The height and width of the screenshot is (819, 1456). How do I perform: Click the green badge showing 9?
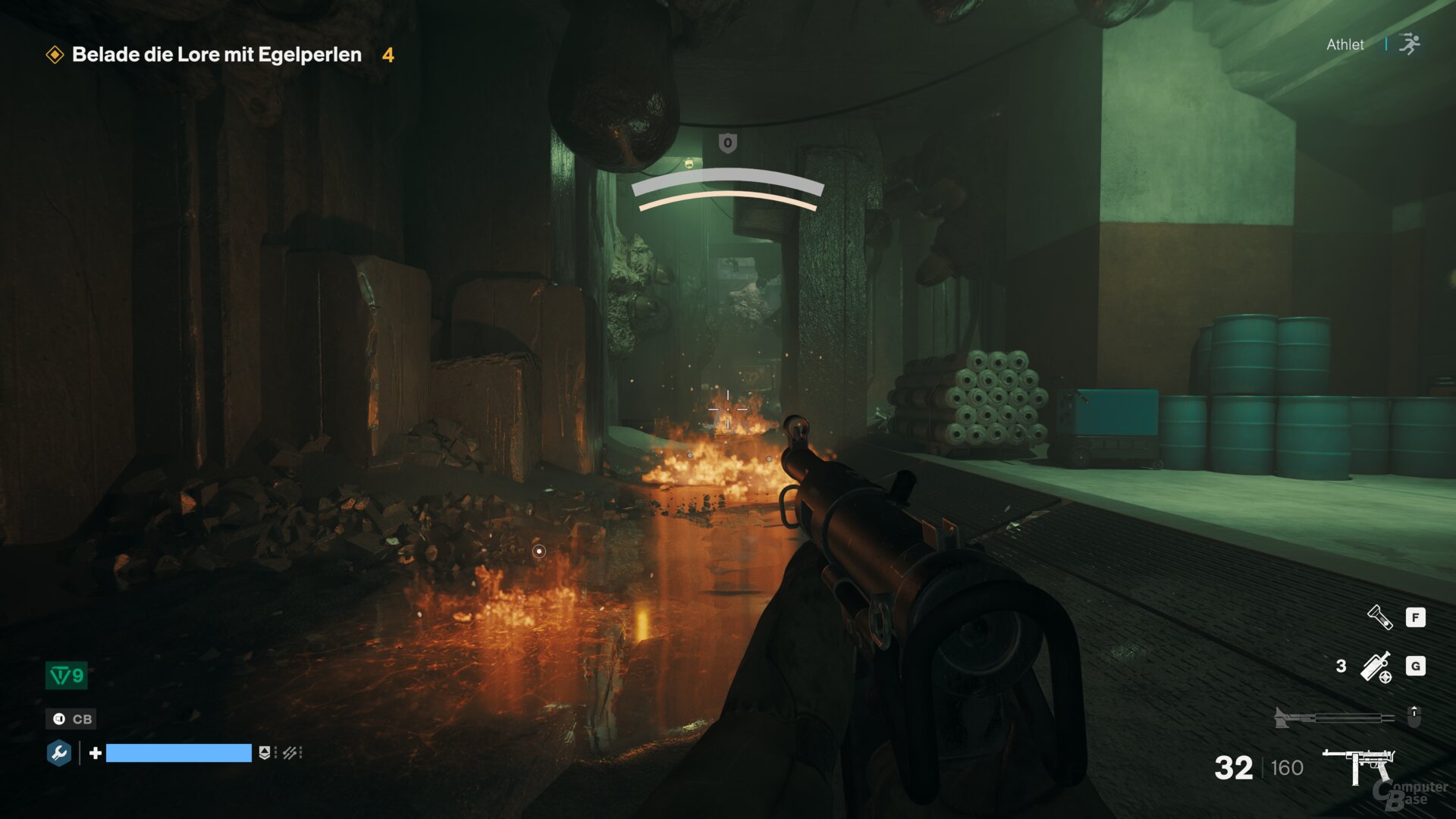pos(67,676)
